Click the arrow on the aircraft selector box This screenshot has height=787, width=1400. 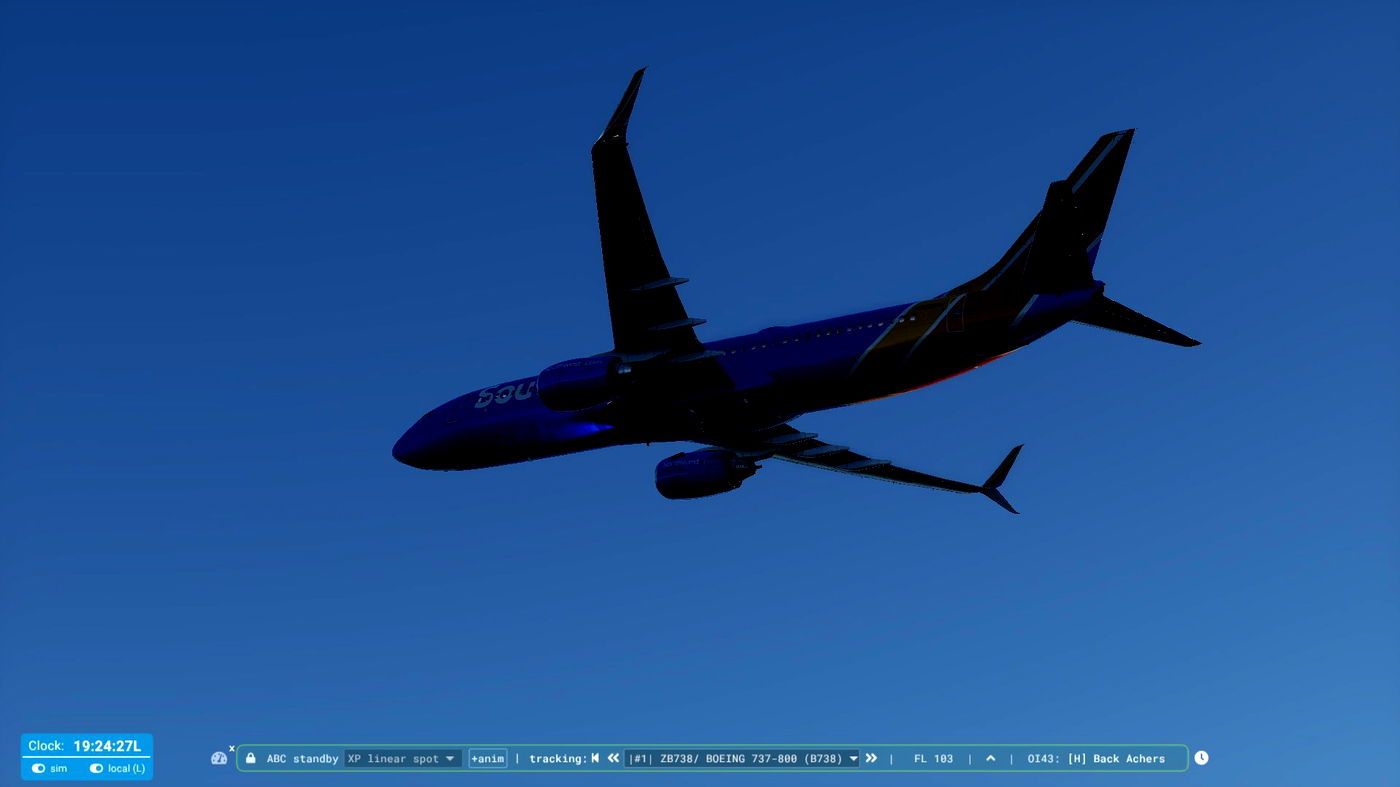pyautogui.click(x=853, y=758)
